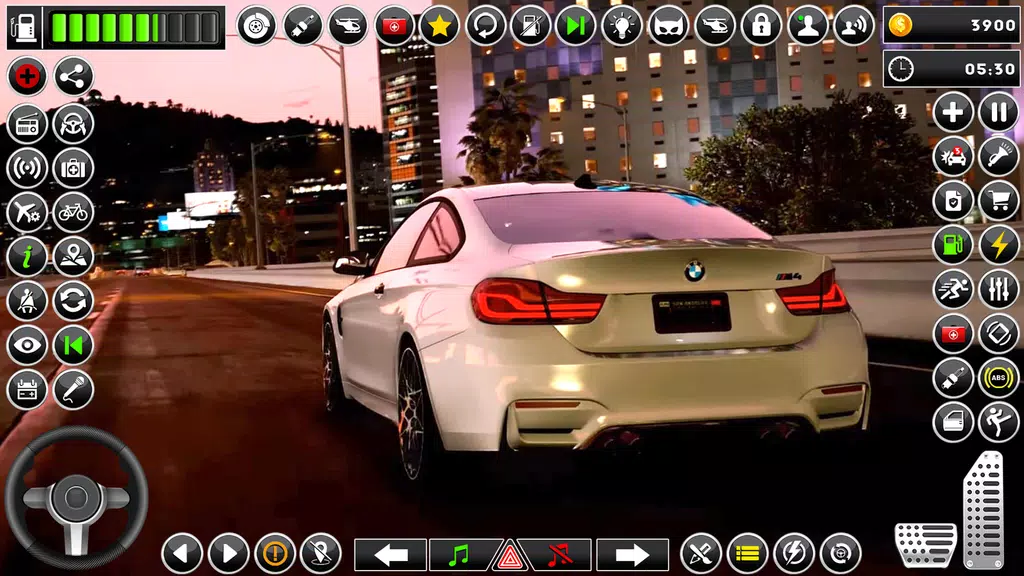Pause the game with the pause button
The height and width of the screenshot is (576, 1024).
pyautogui.click(x=998, y=111)
